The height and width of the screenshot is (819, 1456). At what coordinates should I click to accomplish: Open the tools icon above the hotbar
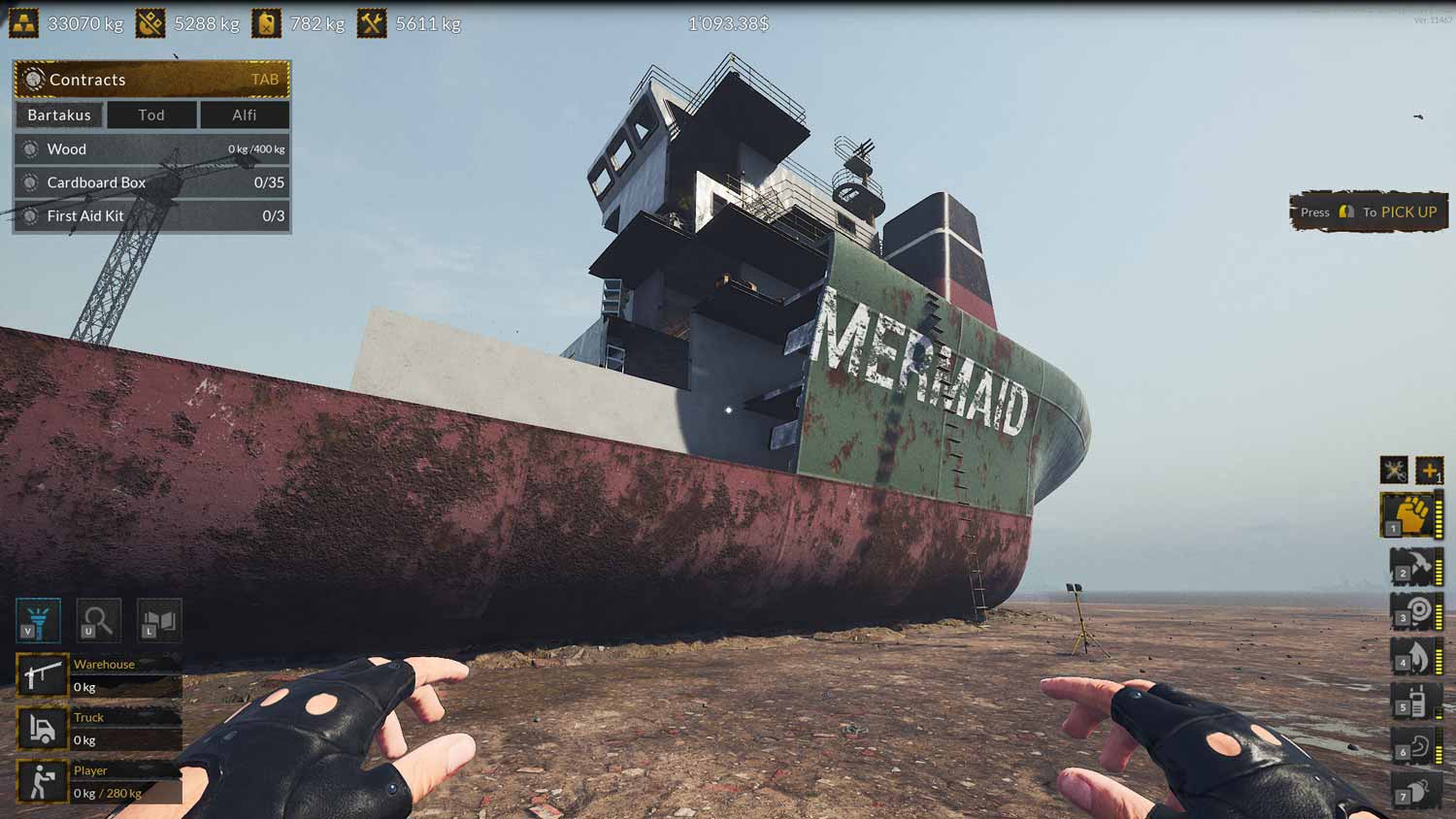pos(1395,471)
